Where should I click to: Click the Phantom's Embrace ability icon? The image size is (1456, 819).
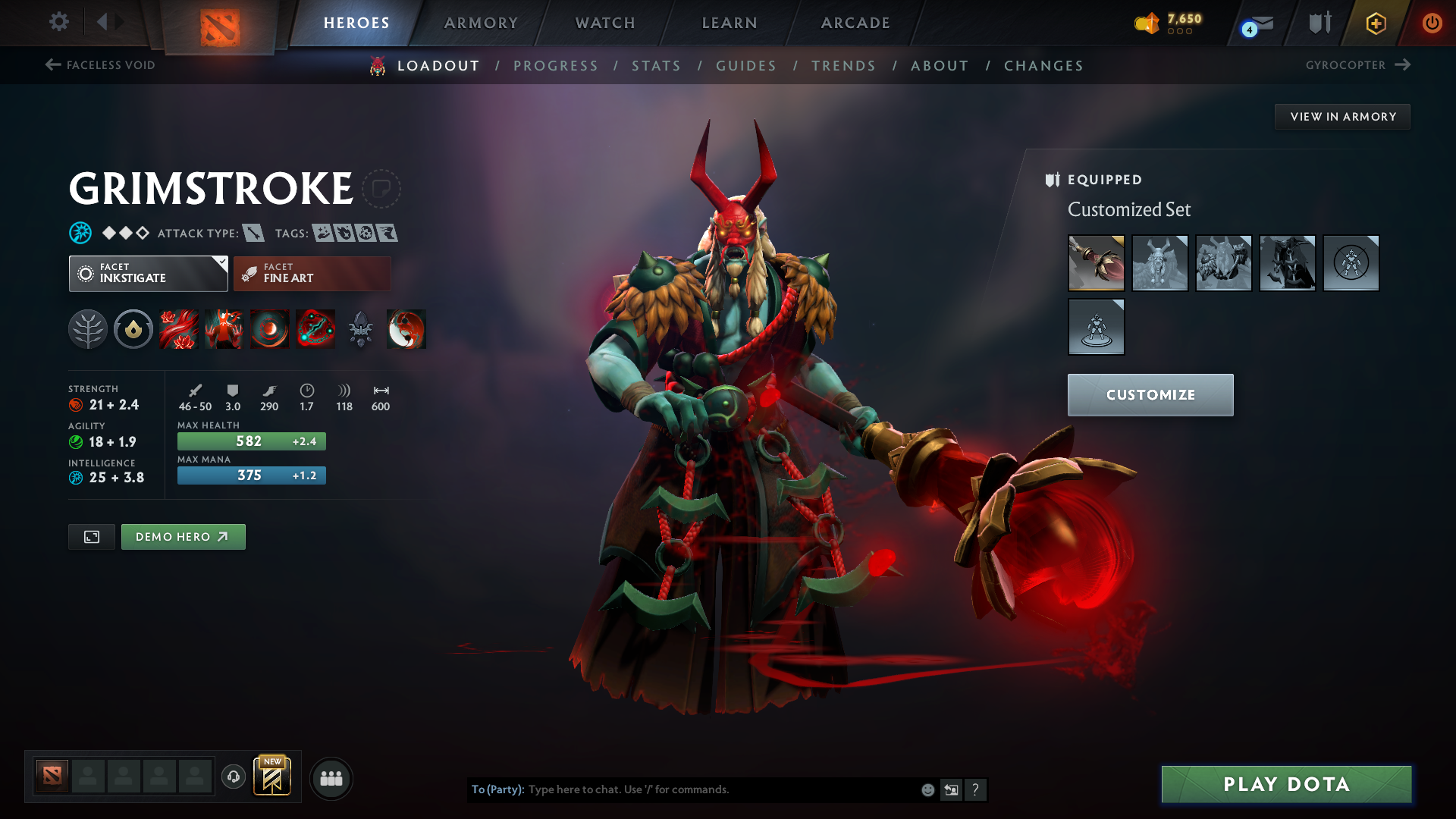pyautogui.click(x=224, y=329)
